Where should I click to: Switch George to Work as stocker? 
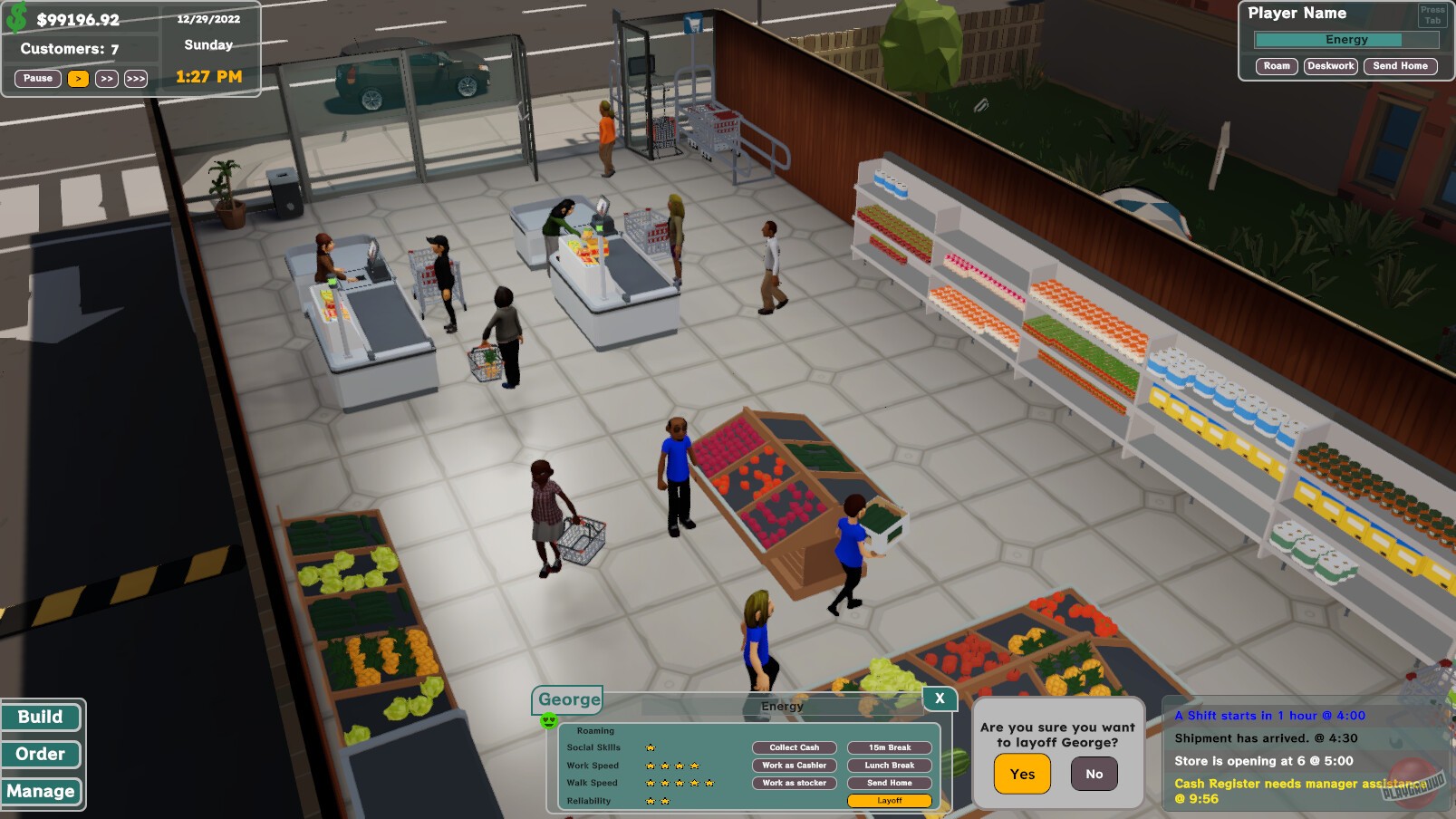[x=793, y=783]
